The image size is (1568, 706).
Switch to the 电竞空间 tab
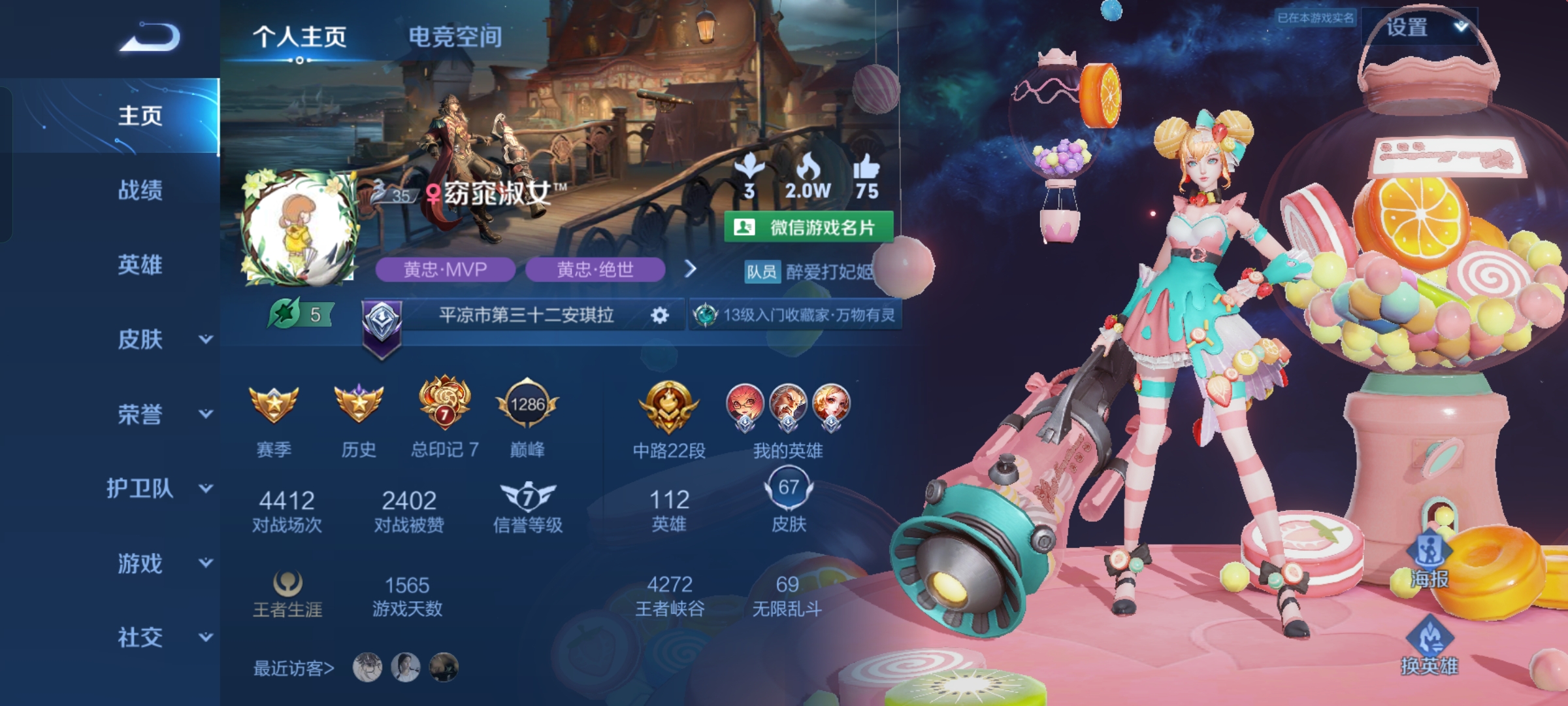tap(455, 37)
